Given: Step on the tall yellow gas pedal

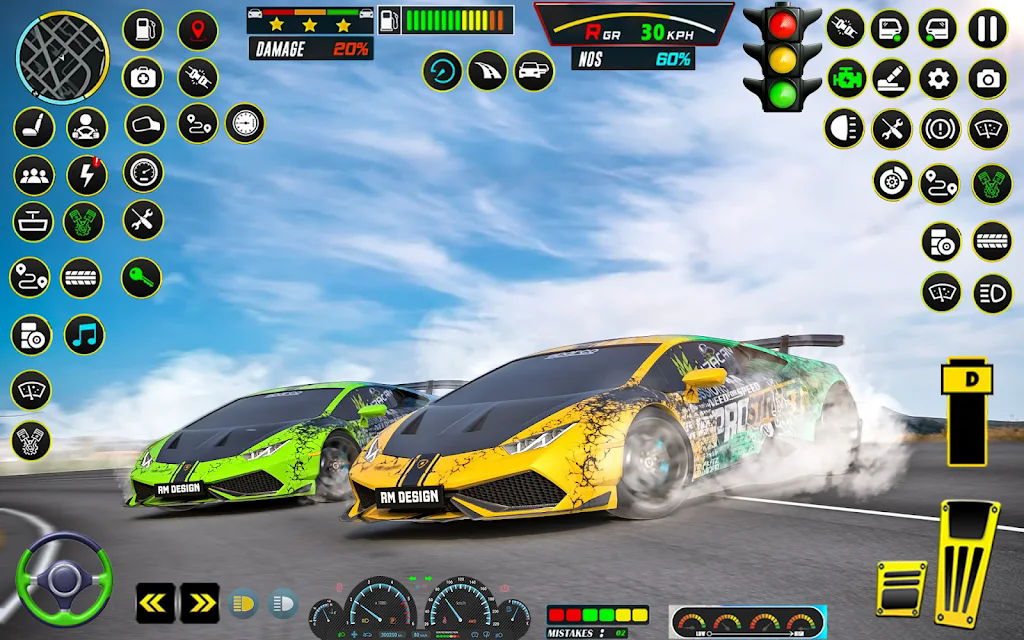Looking at the screenshot, I should pos(968,562).
